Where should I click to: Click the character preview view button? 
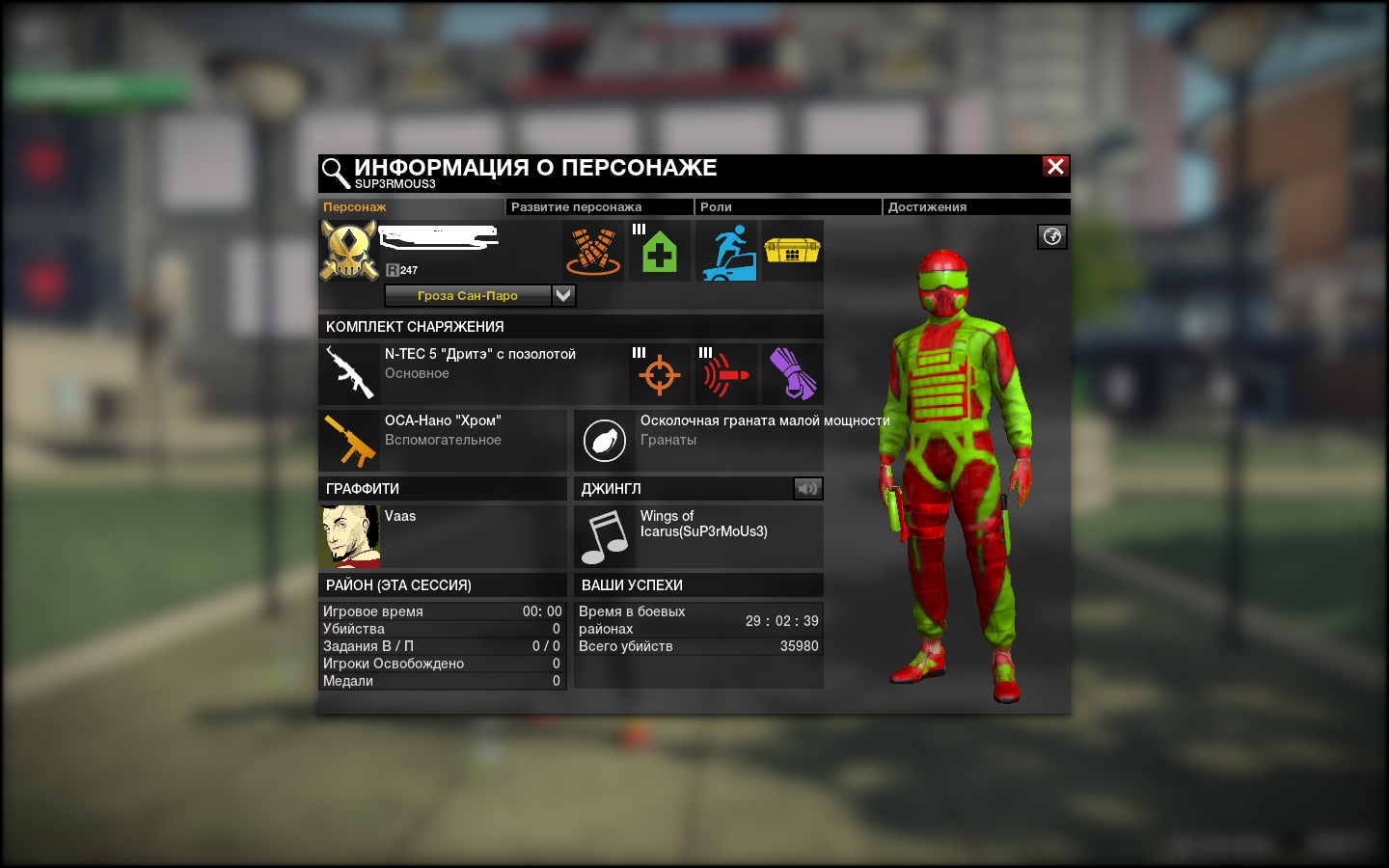point(1051,236)
